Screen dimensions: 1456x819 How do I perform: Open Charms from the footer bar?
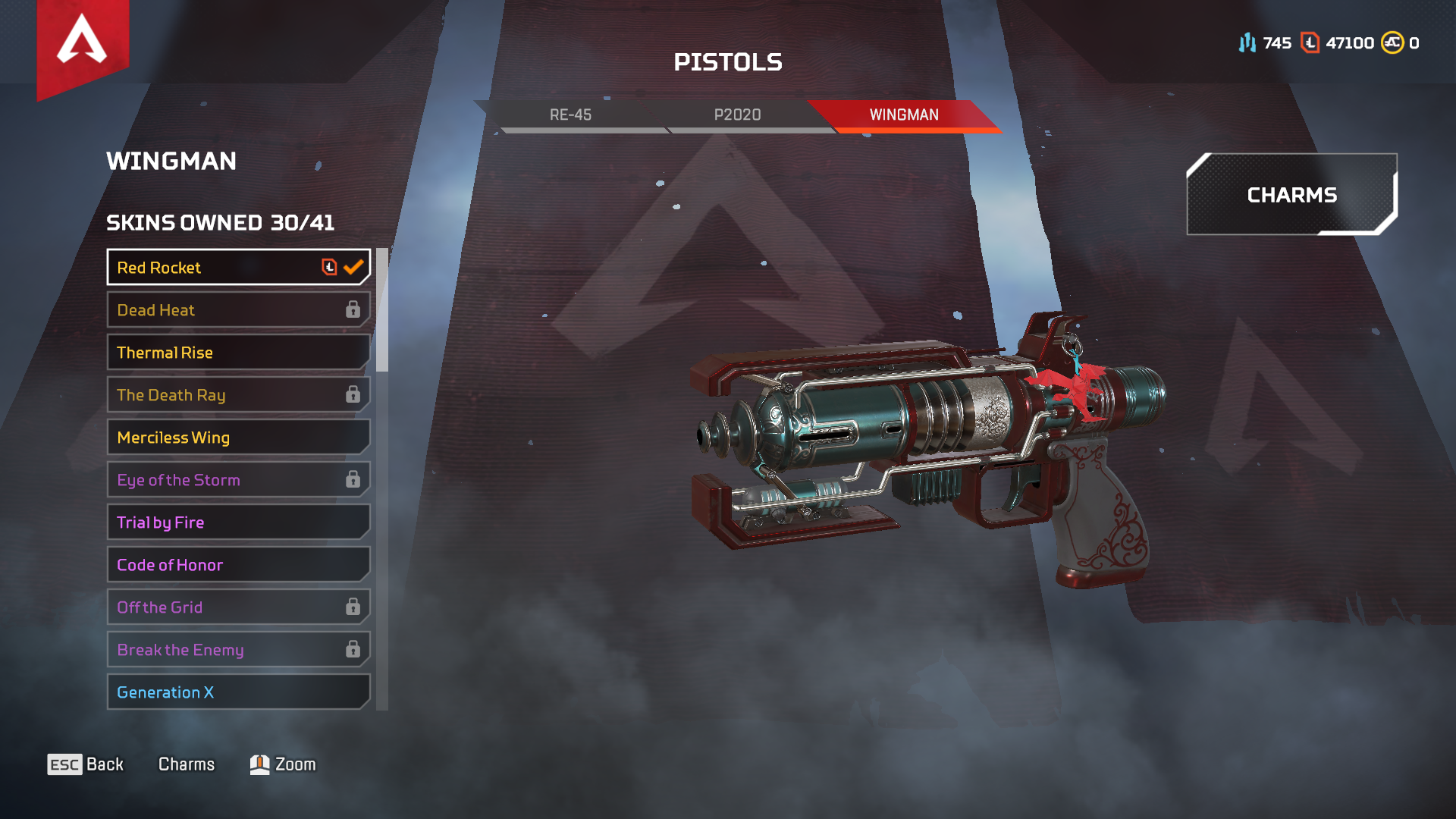pyautogui.click(x=187, y=764)
